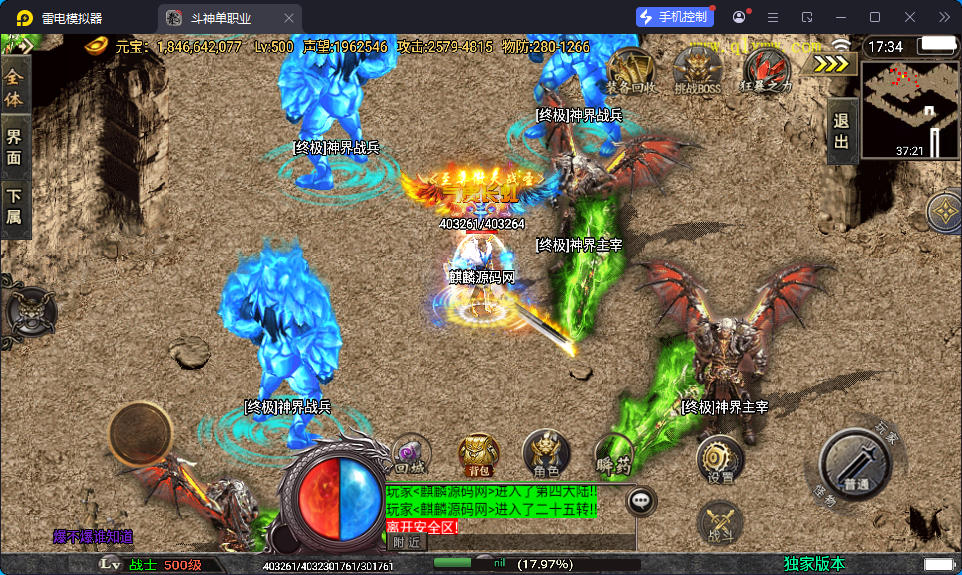
Task: Use the 瞬药 instant potion button
Action: coord(613,455)
